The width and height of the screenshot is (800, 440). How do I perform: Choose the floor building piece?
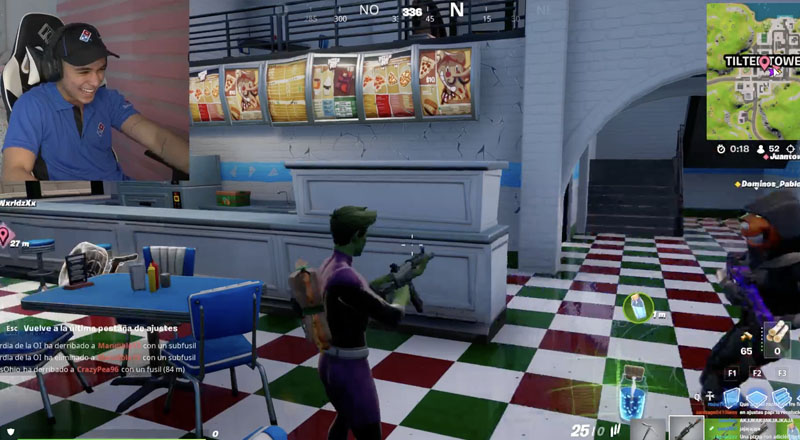756,395
